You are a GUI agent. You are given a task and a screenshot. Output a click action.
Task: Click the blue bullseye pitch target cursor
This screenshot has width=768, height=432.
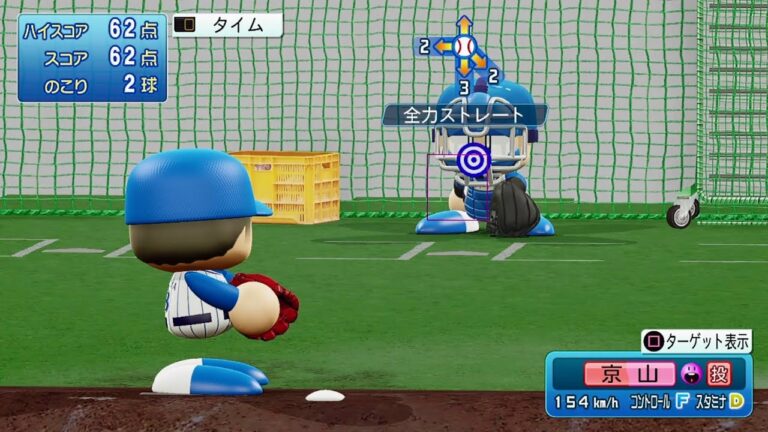click(472, 159)
